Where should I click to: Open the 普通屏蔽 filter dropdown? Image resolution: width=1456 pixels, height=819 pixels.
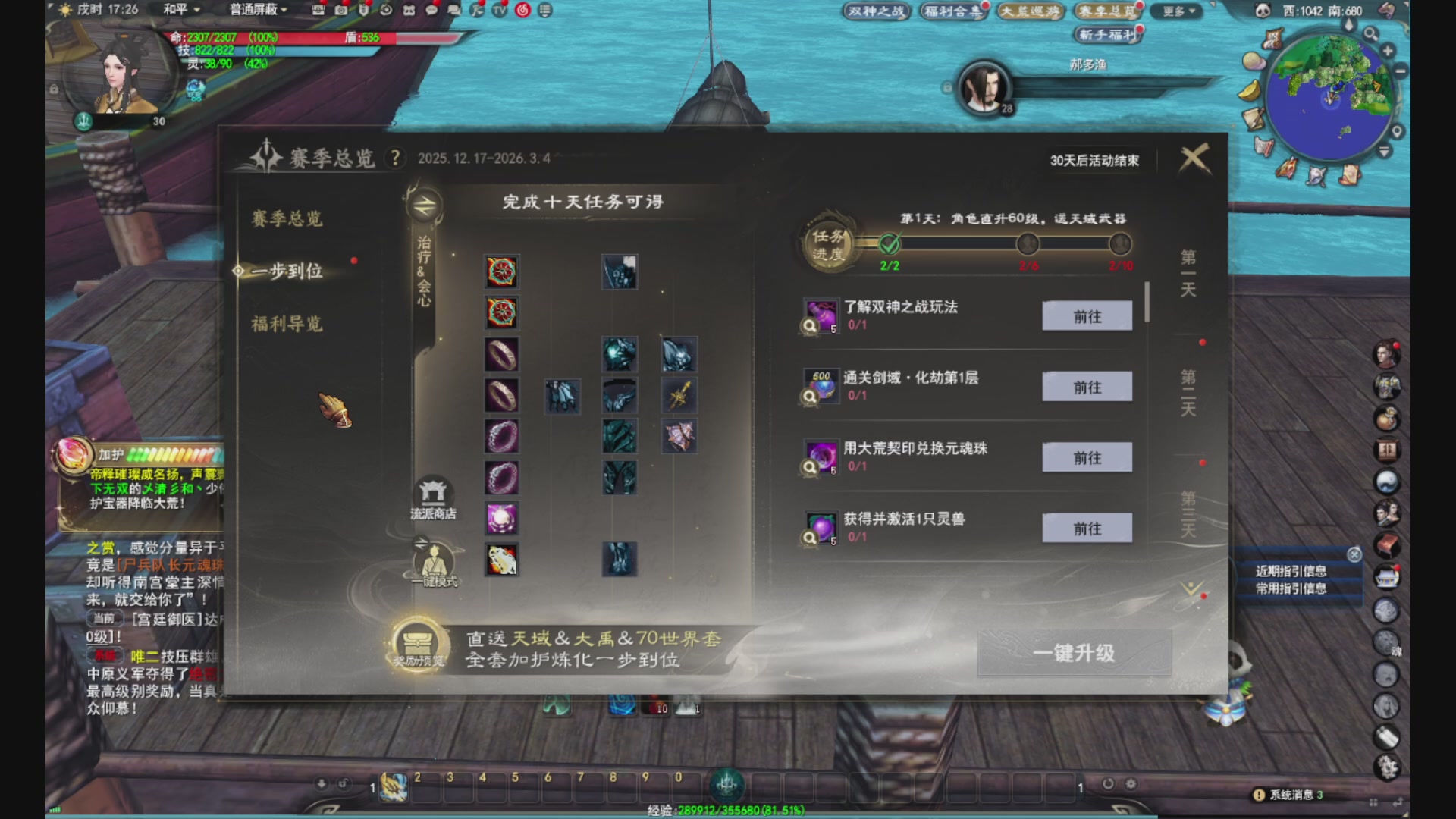[258, 10]
